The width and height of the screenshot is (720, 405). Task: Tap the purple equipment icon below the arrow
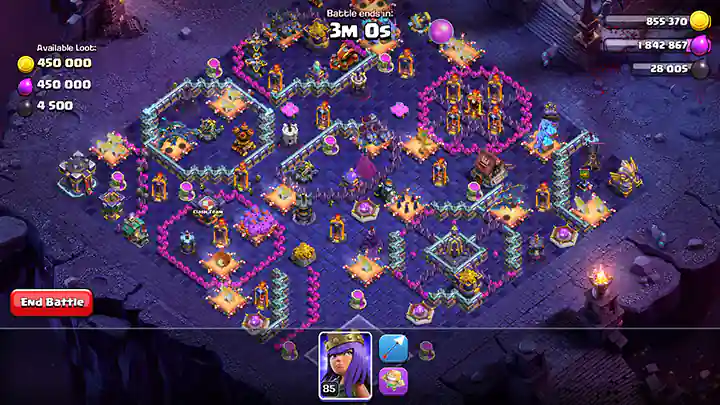(x=393, y=382)
